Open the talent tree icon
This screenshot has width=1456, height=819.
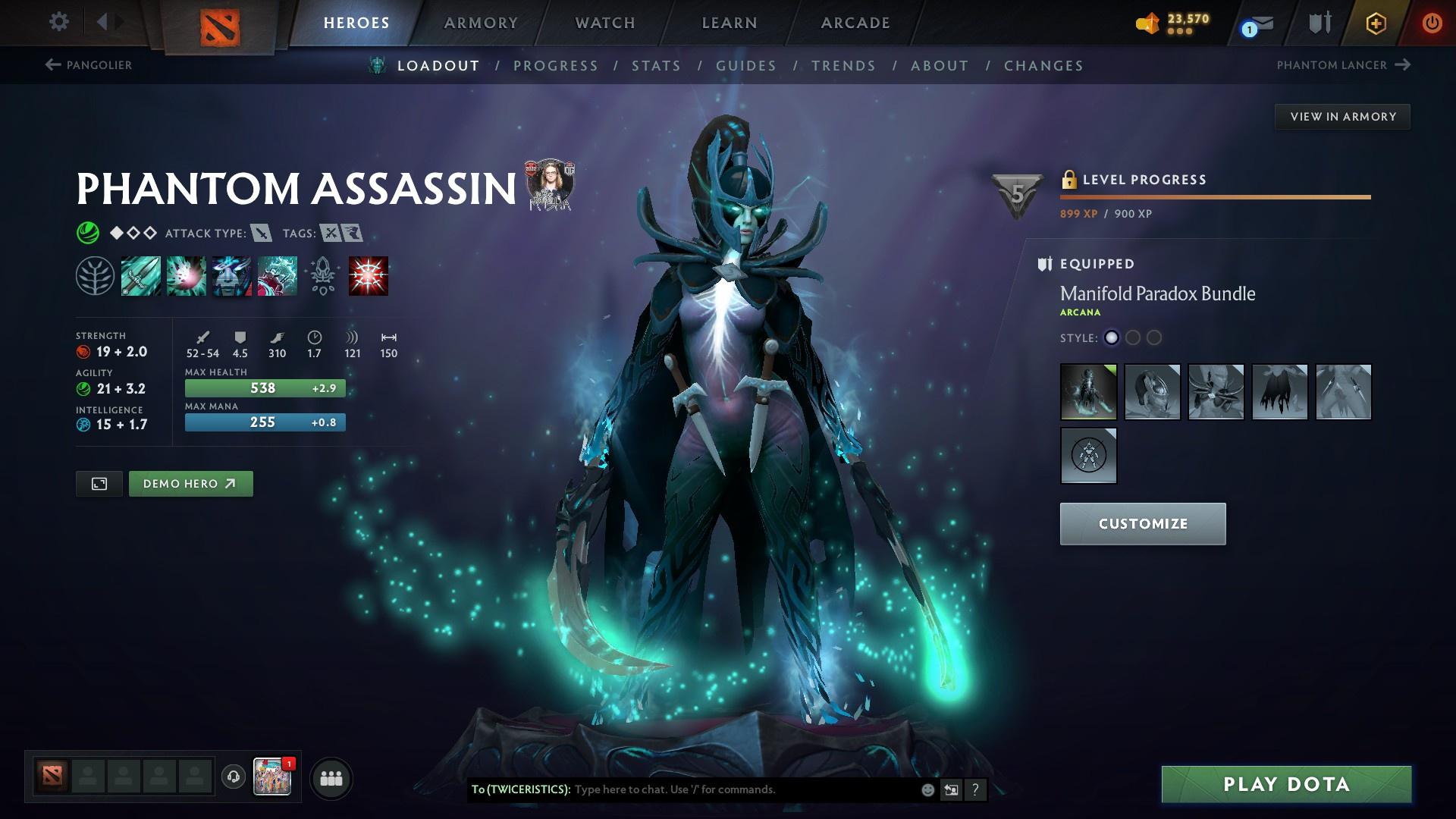95,275
